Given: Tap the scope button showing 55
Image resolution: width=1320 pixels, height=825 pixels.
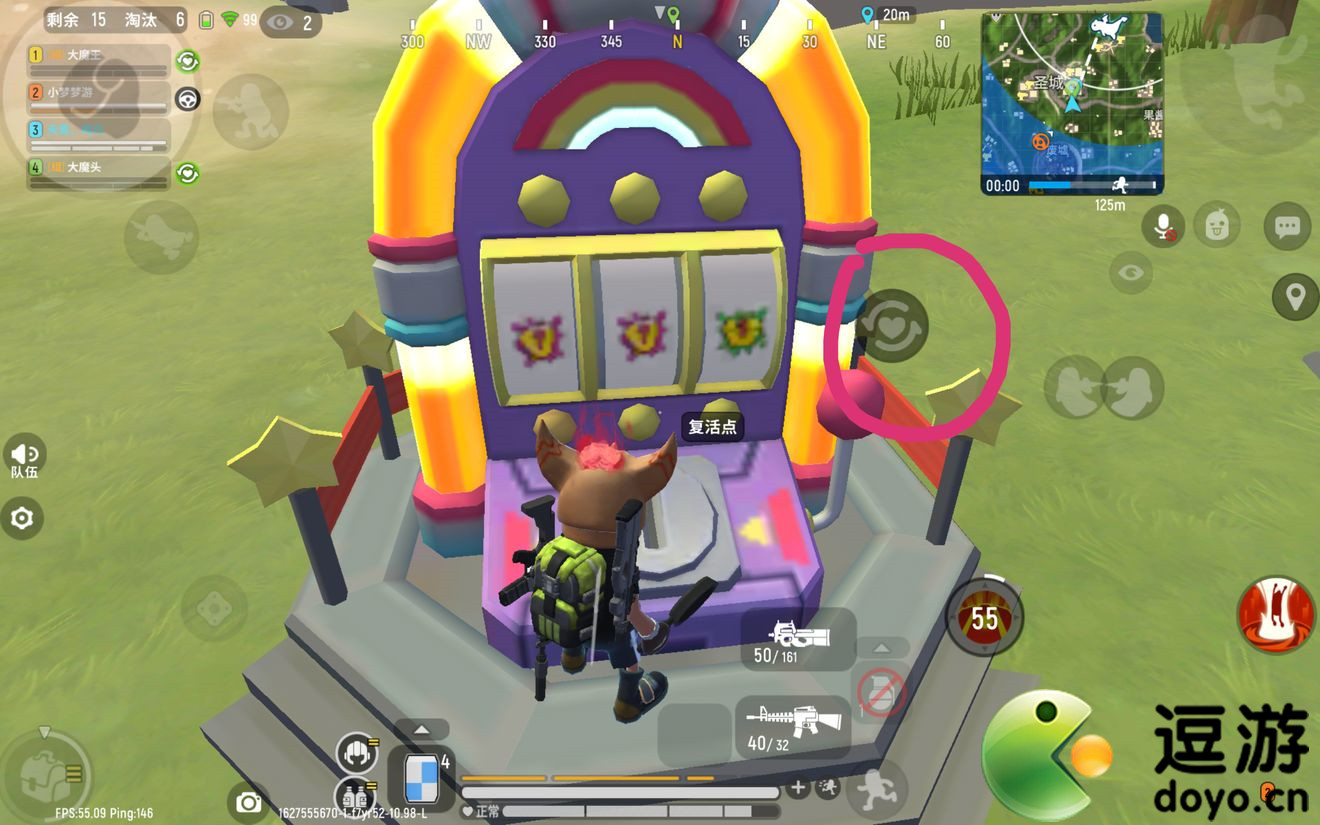Looking at the screenshot, I should point(985,619).
